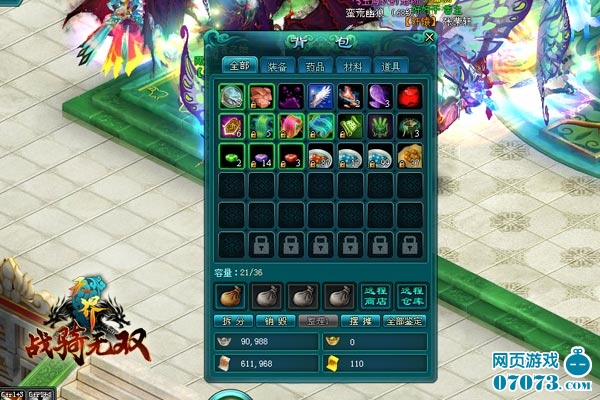Viewport: 600px width, 400px height.
Task: Select the silver mirror ring item
Action: tap(231, 96)
